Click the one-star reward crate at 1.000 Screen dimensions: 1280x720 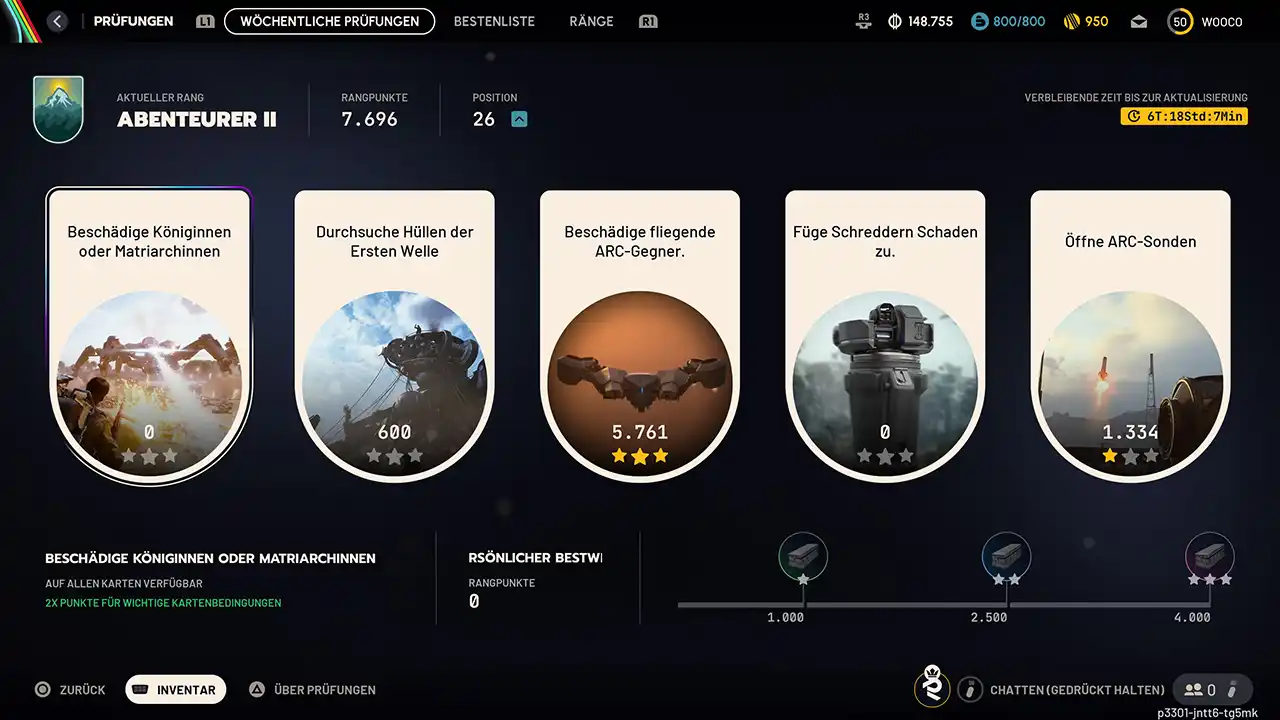pos(803,556)
